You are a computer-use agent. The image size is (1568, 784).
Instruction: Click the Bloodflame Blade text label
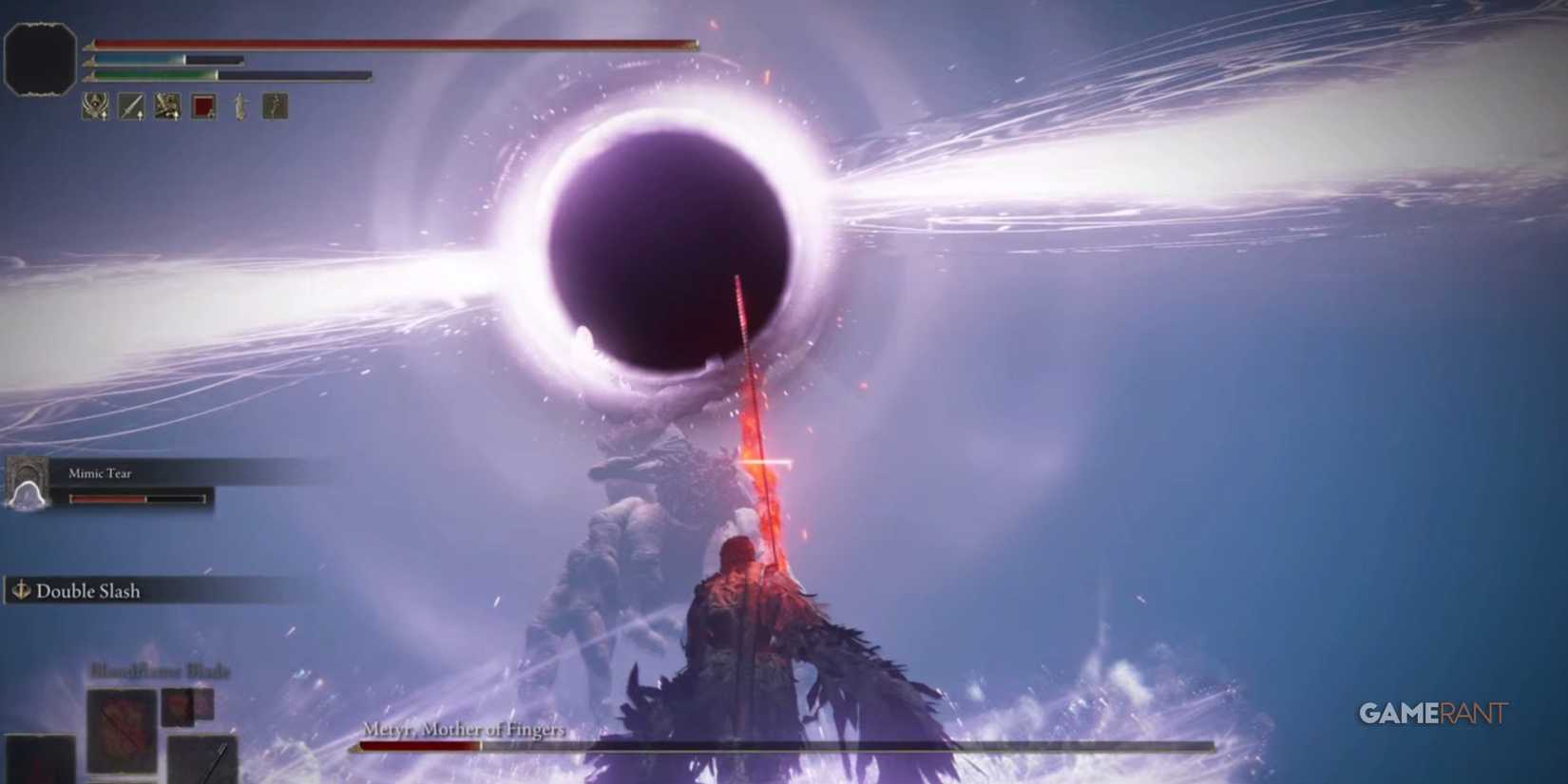click(159, 671)
